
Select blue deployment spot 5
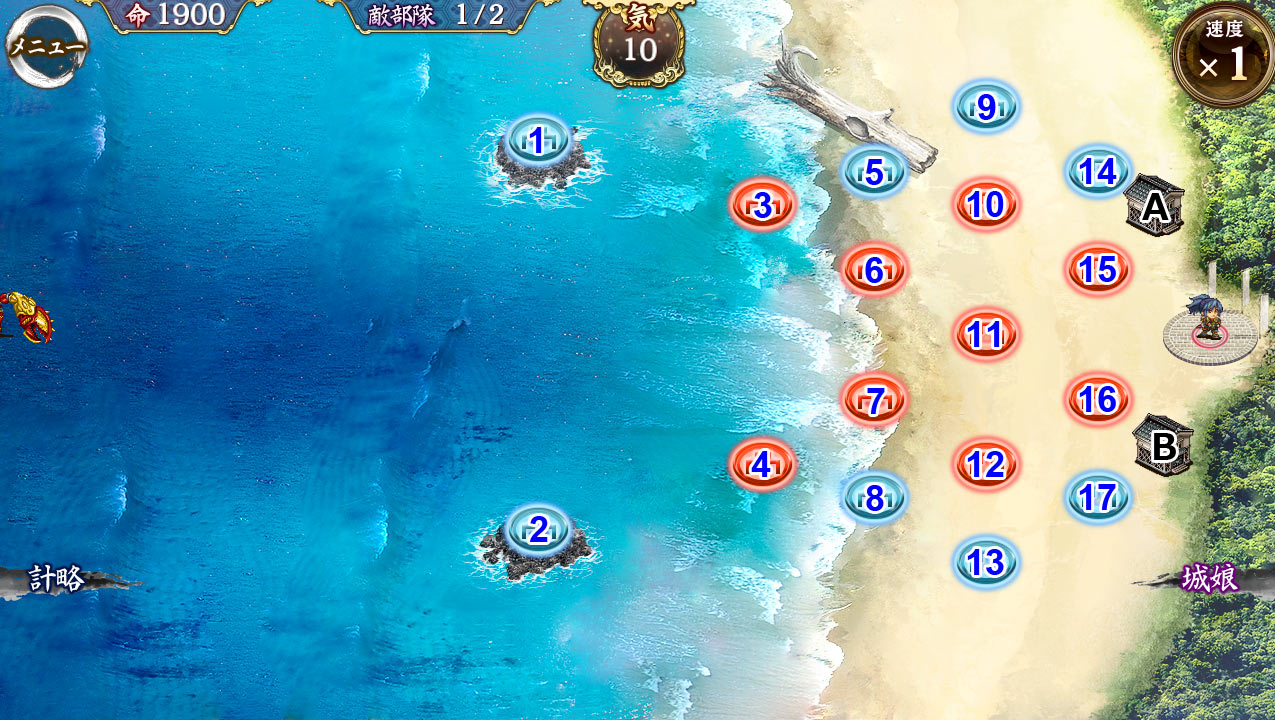pyautogui.click(x=874, y=172)
